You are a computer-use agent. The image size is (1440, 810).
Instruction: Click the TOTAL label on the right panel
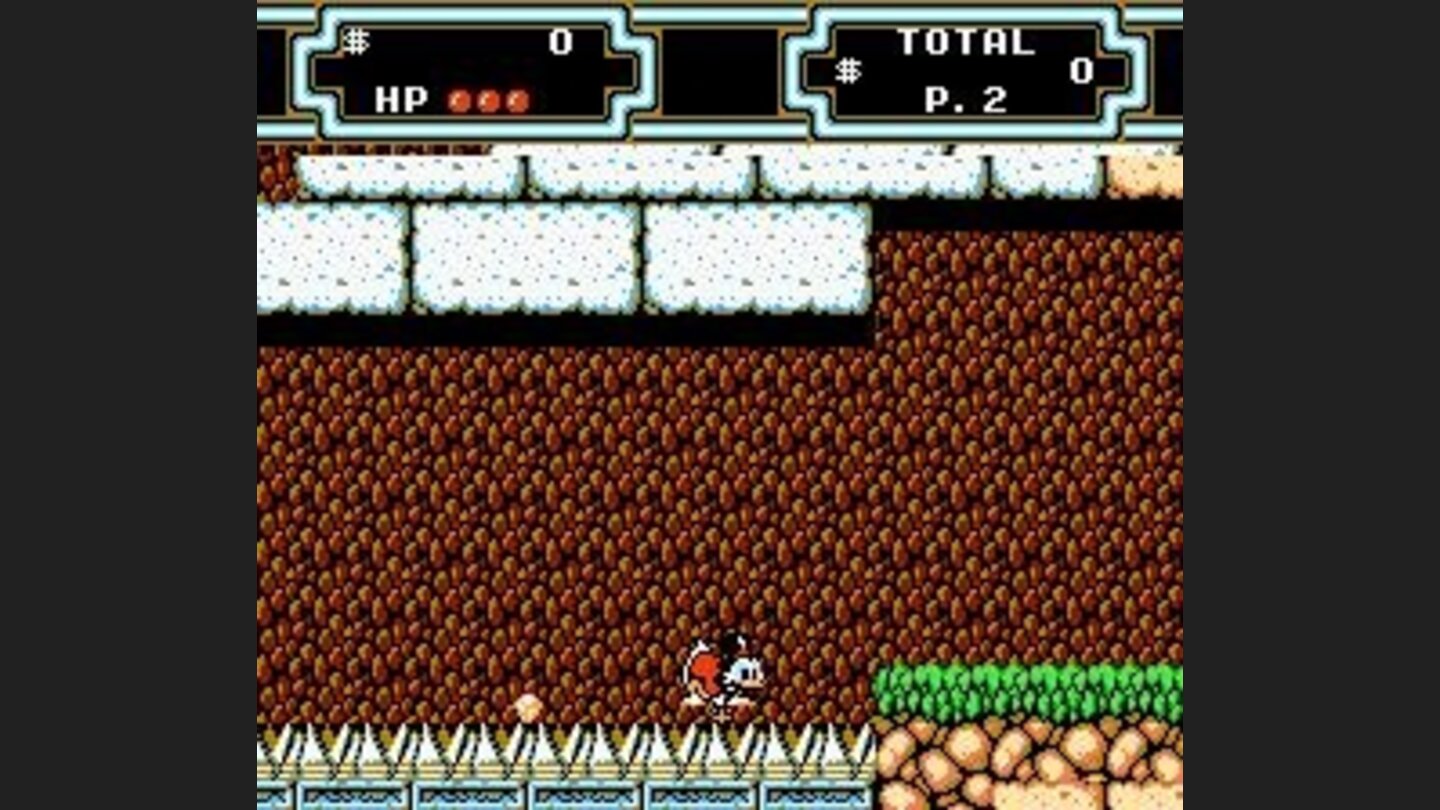coord(965,40)
